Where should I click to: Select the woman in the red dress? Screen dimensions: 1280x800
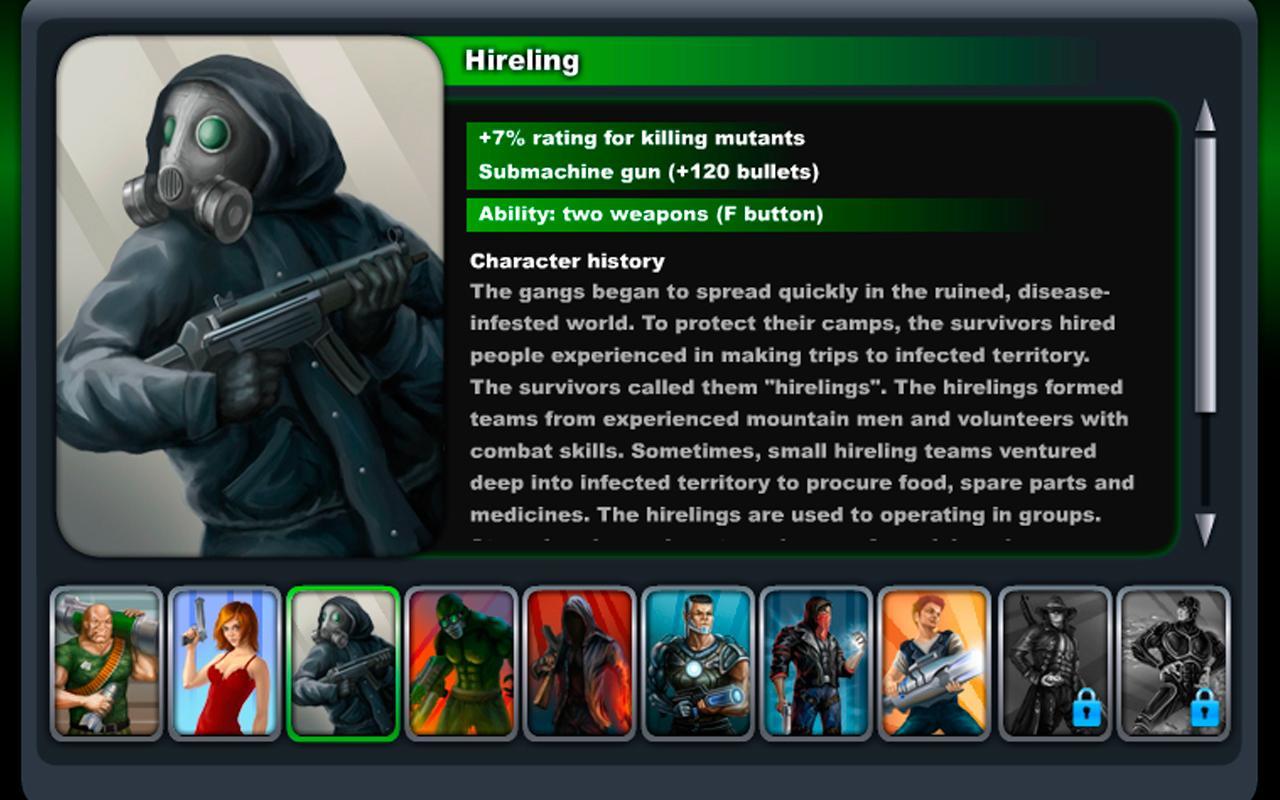click(224, 661)
